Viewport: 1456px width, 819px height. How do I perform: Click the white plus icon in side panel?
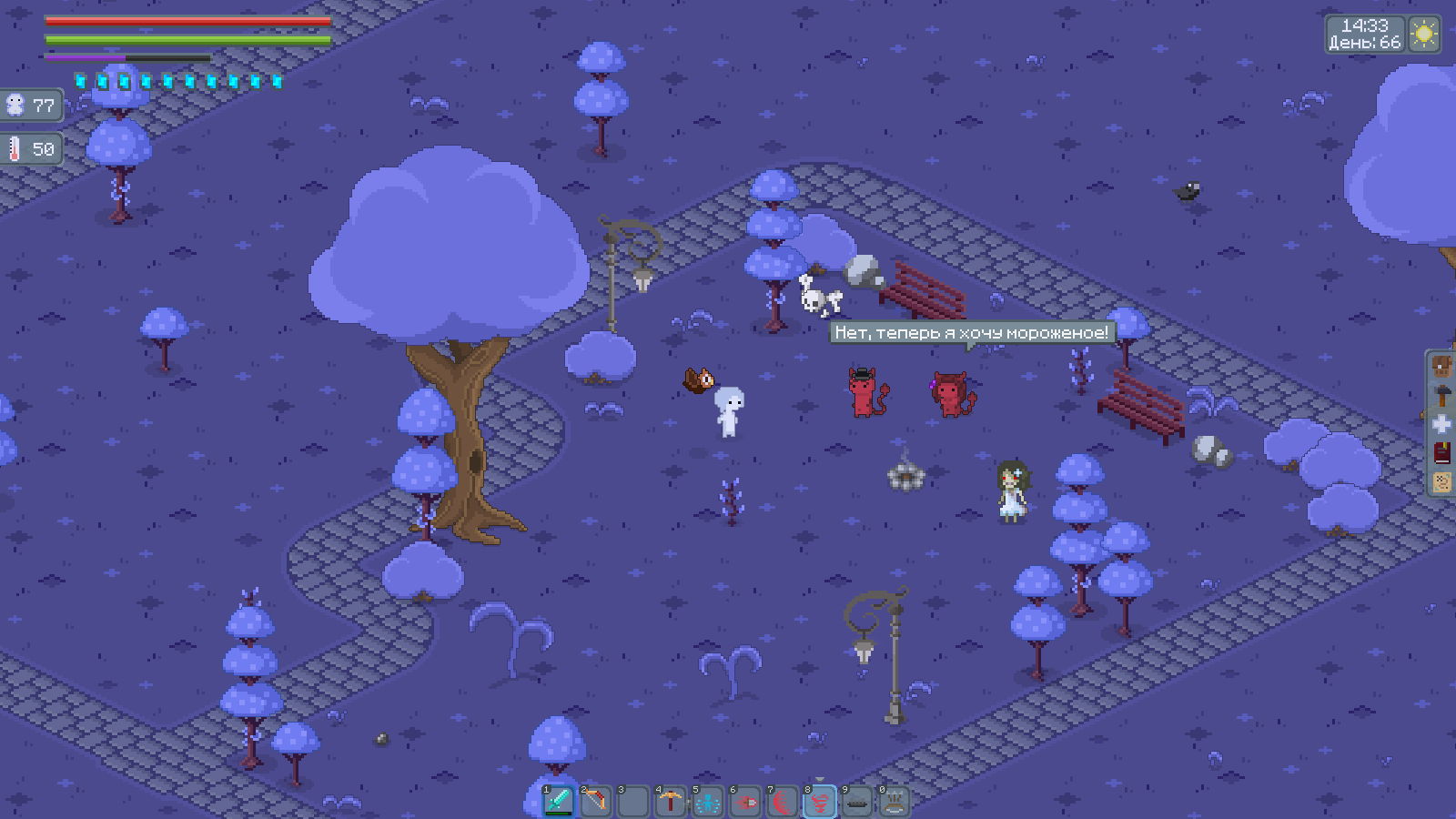(x=1442, y=424)
